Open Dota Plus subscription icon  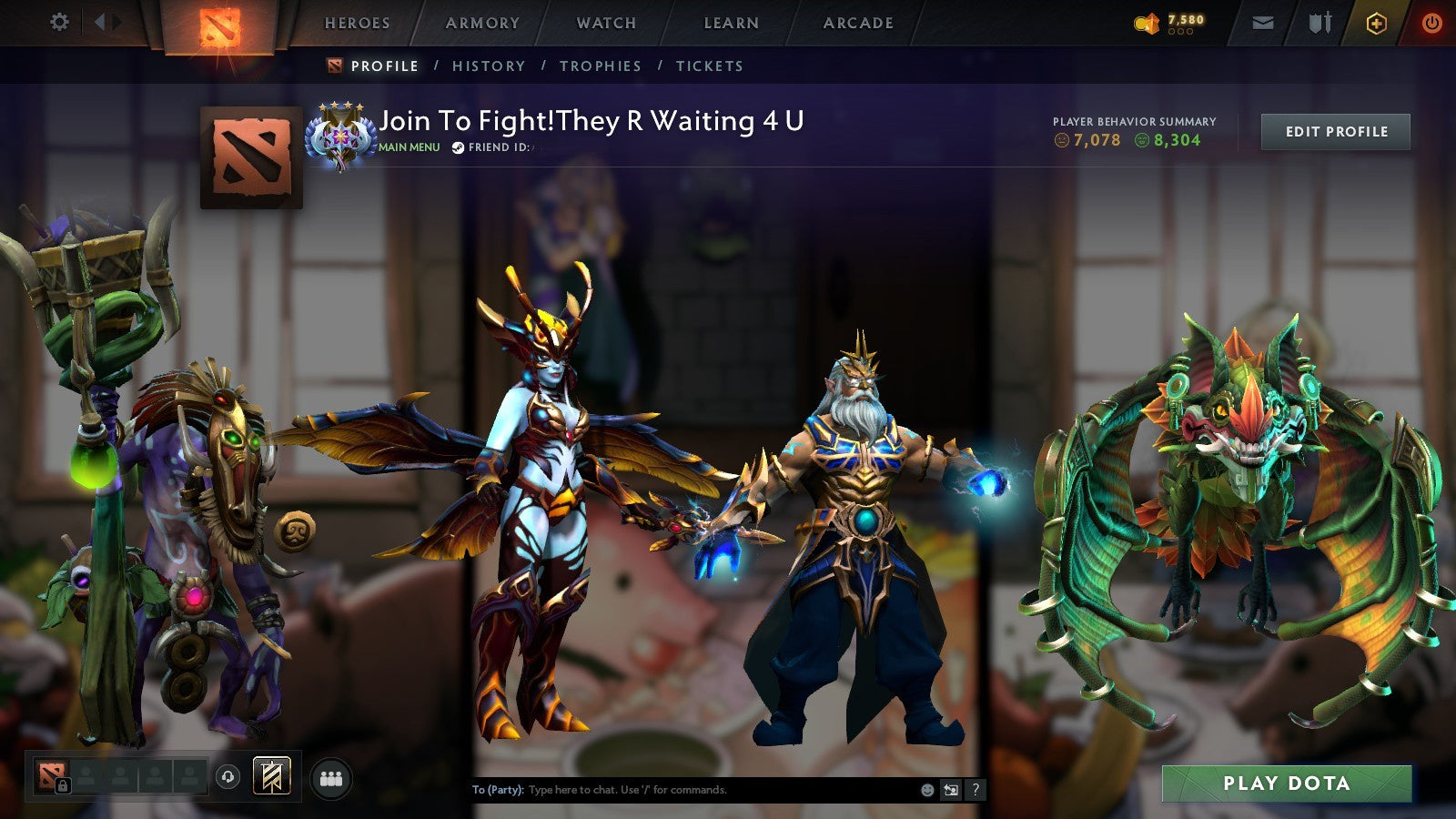pos(1377,24)
